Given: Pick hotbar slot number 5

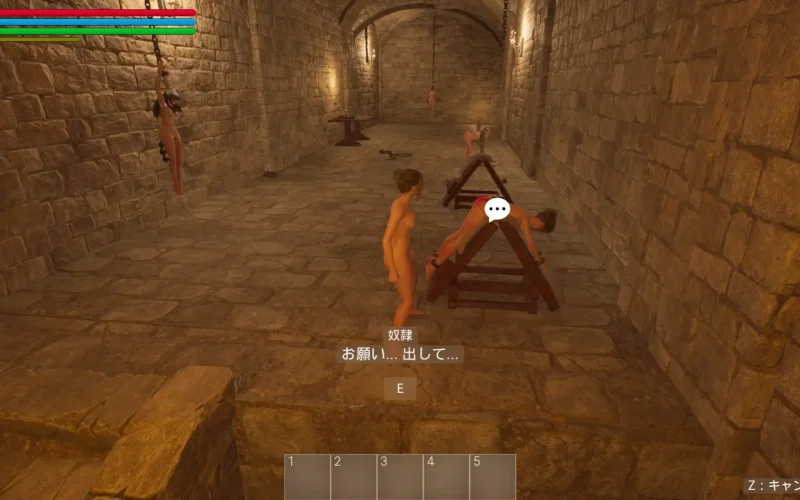Looking at the screenshot, I should click(493, 477).
